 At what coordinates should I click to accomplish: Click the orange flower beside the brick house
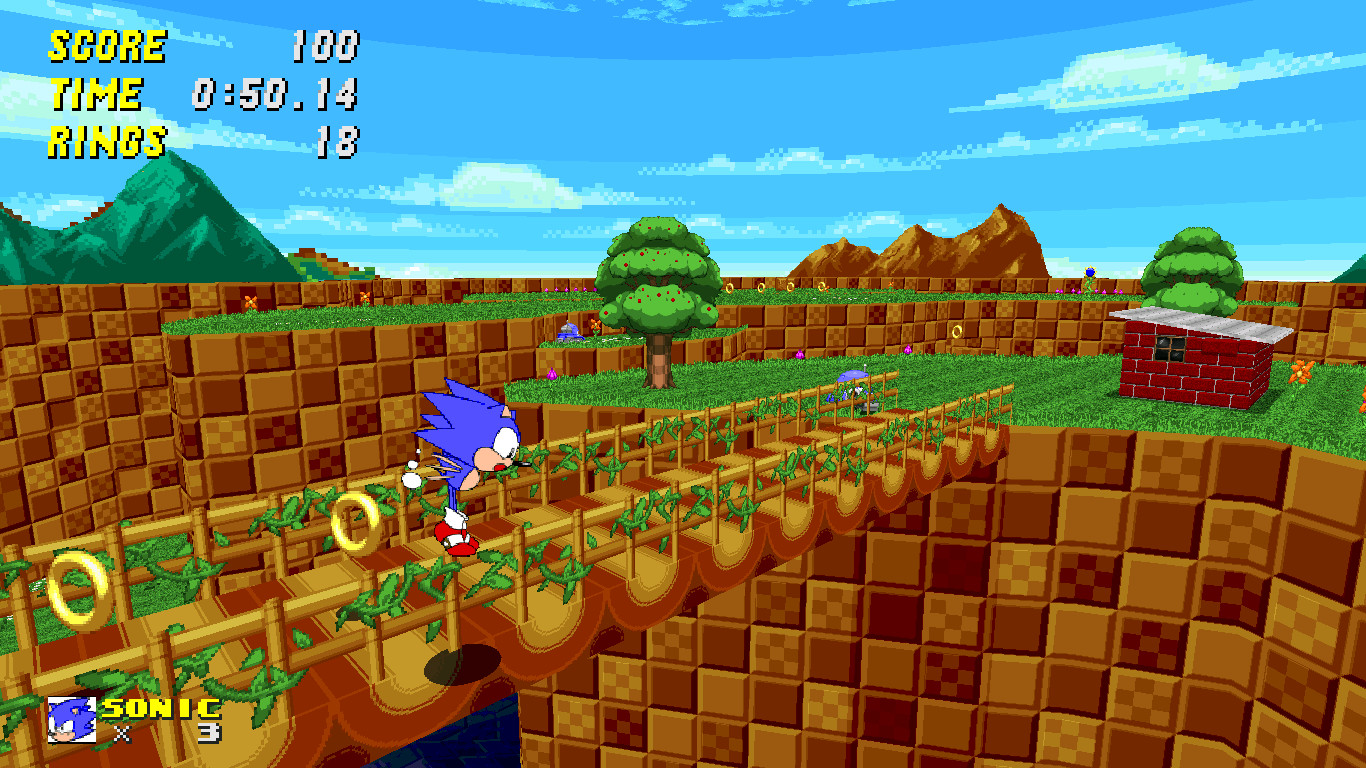pyautogui.click(x=1298, y=374)
